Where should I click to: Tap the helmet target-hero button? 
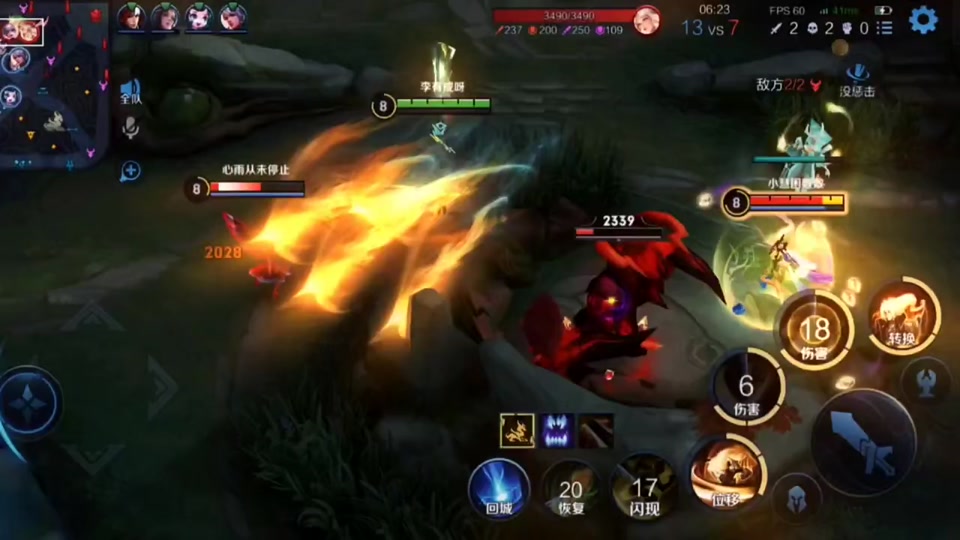coord(796,497)
